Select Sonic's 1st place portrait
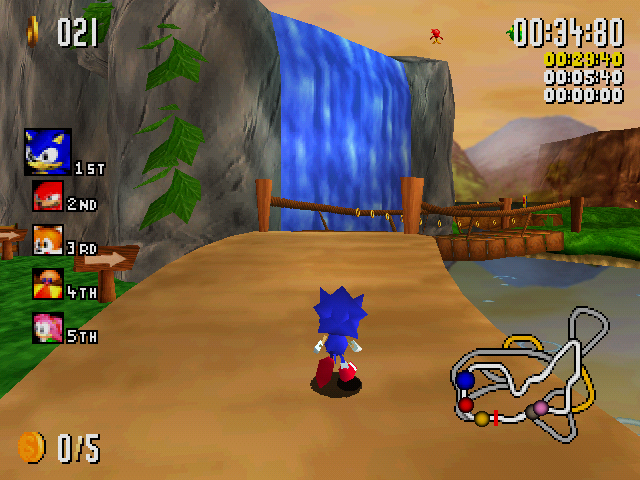 [47, 152]
